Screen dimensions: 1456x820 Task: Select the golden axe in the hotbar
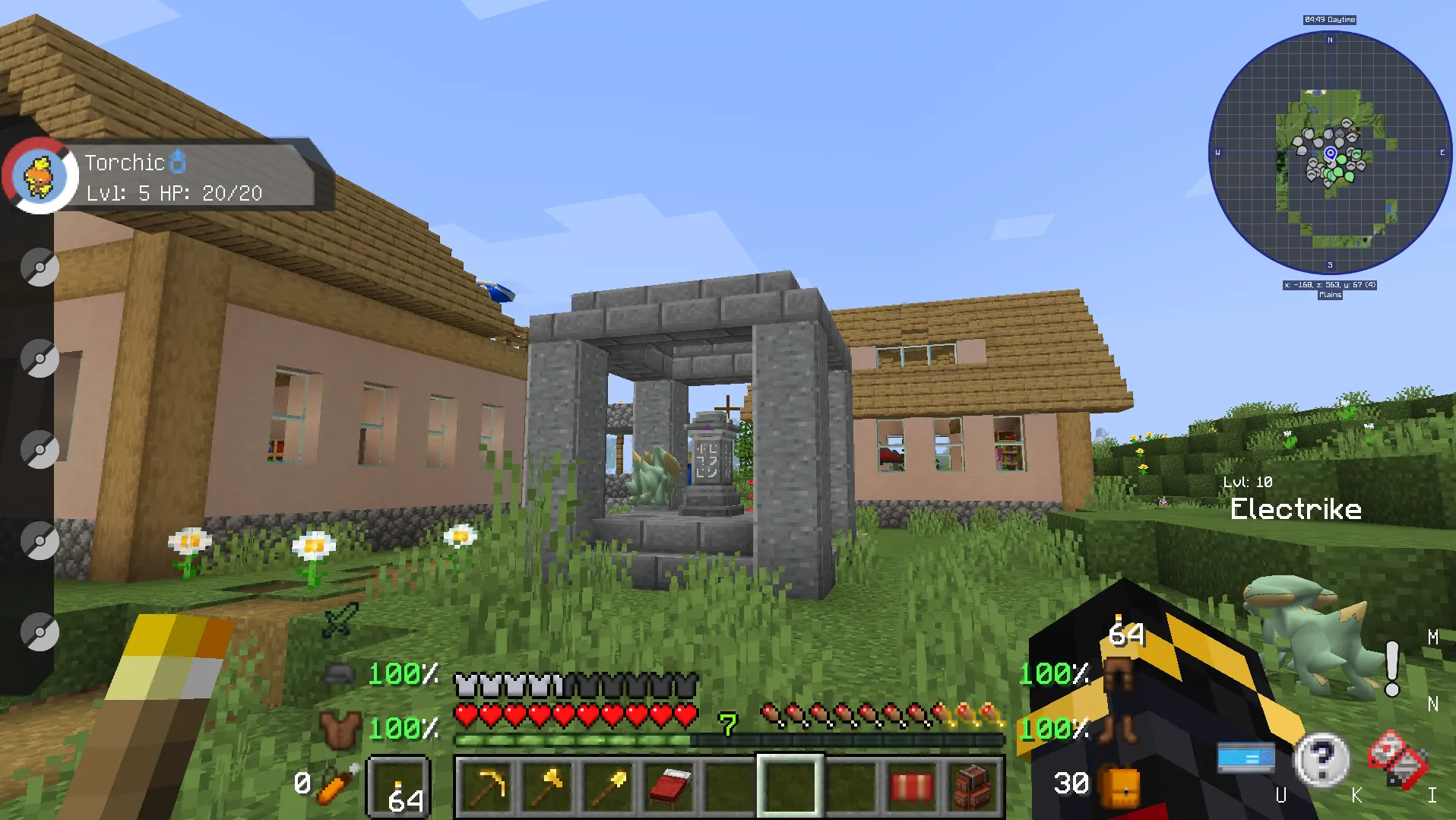coord(549,786)
